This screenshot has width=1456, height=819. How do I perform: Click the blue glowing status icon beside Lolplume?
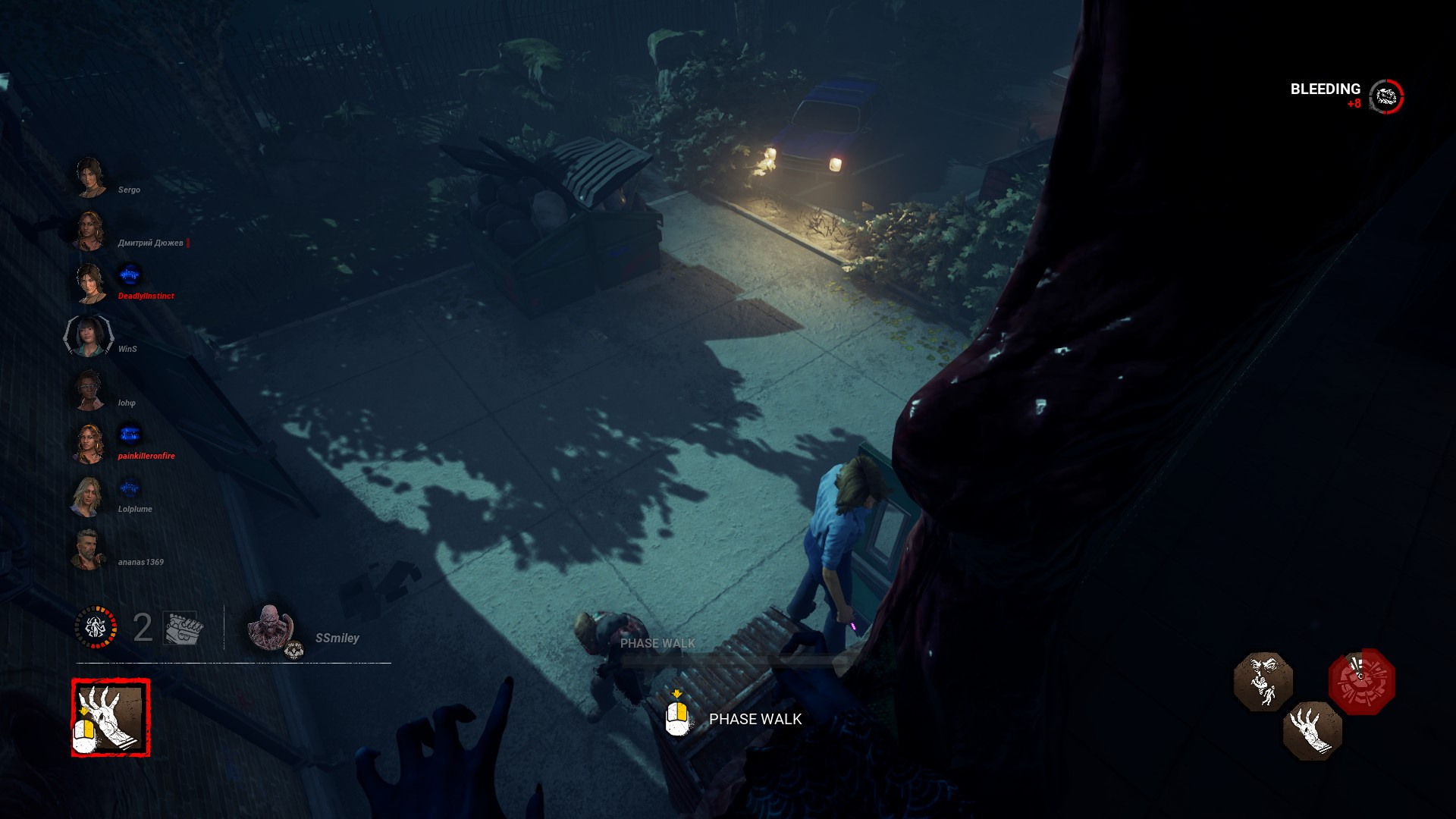130,488
